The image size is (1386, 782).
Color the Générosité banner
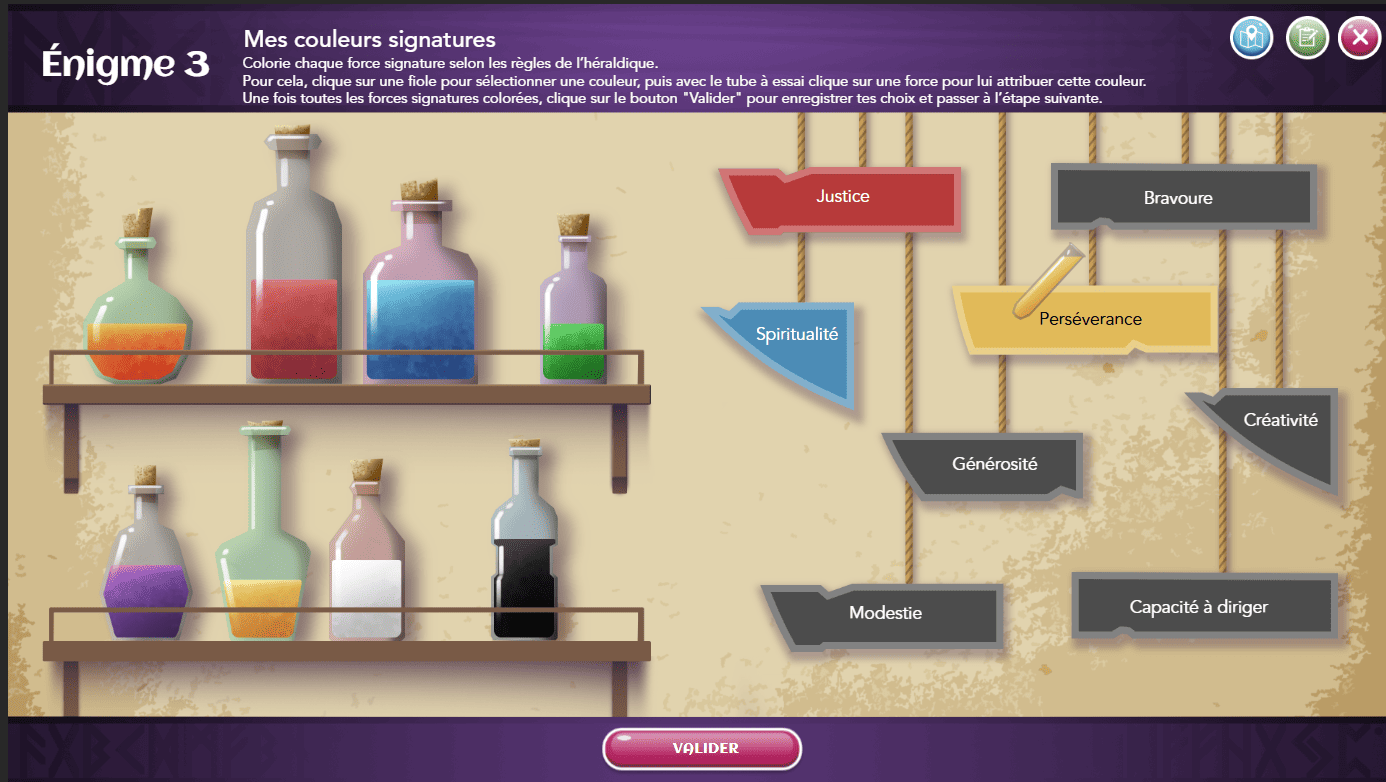993,464
